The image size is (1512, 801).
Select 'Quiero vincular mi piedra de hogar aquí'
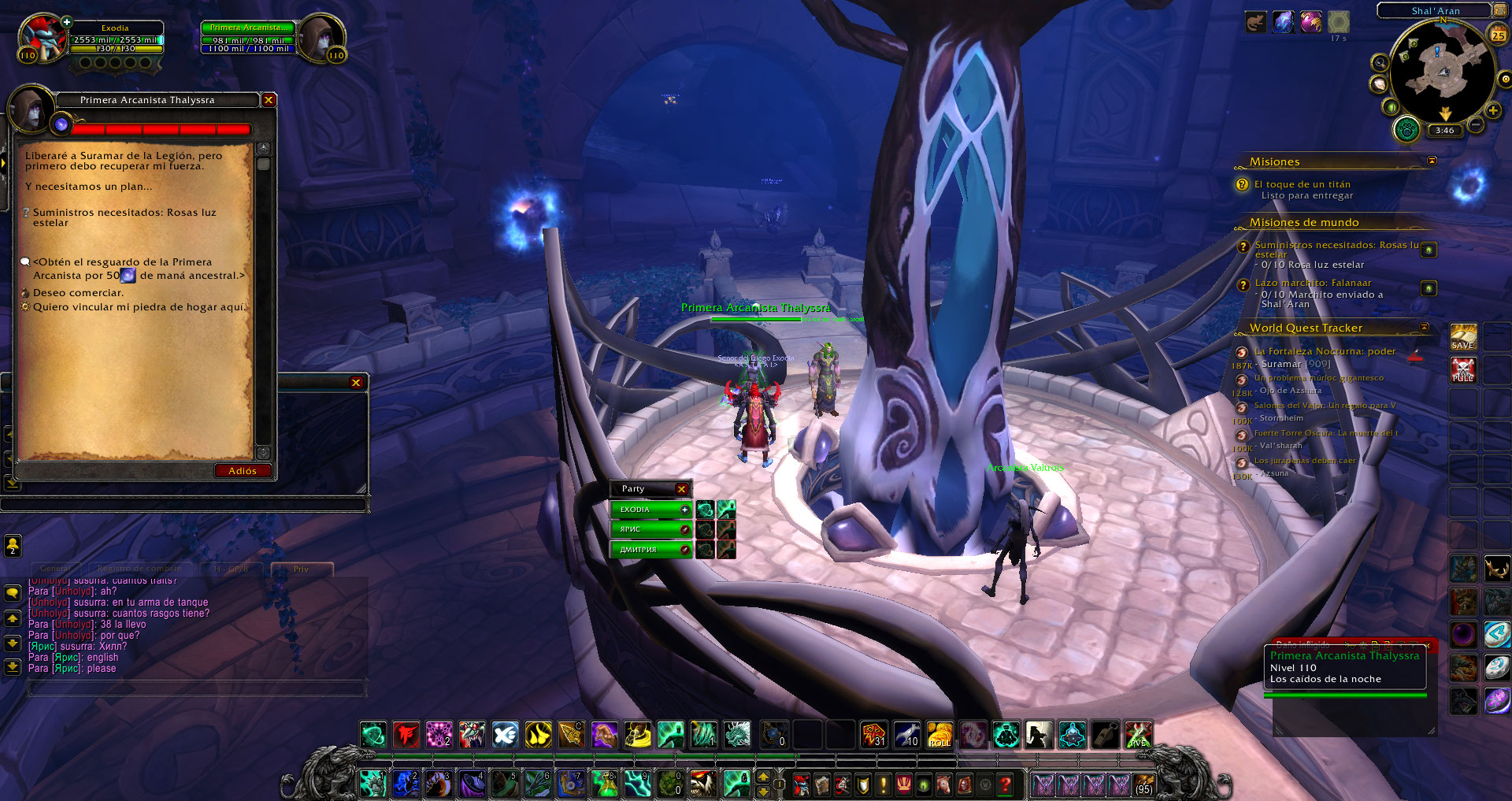coord(139,307)
